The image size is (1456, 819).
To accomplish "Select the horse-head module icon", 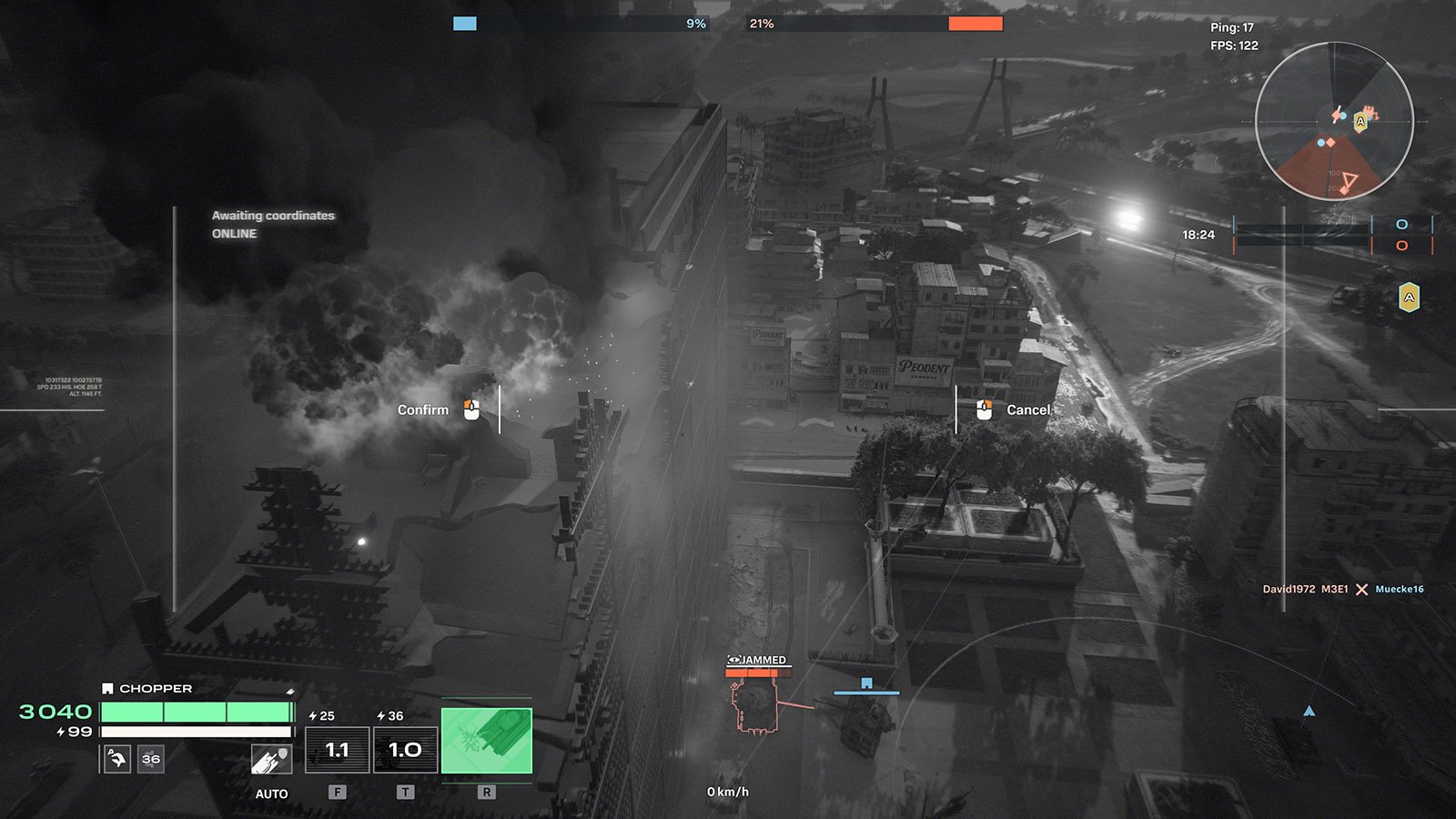I will 117,758.
